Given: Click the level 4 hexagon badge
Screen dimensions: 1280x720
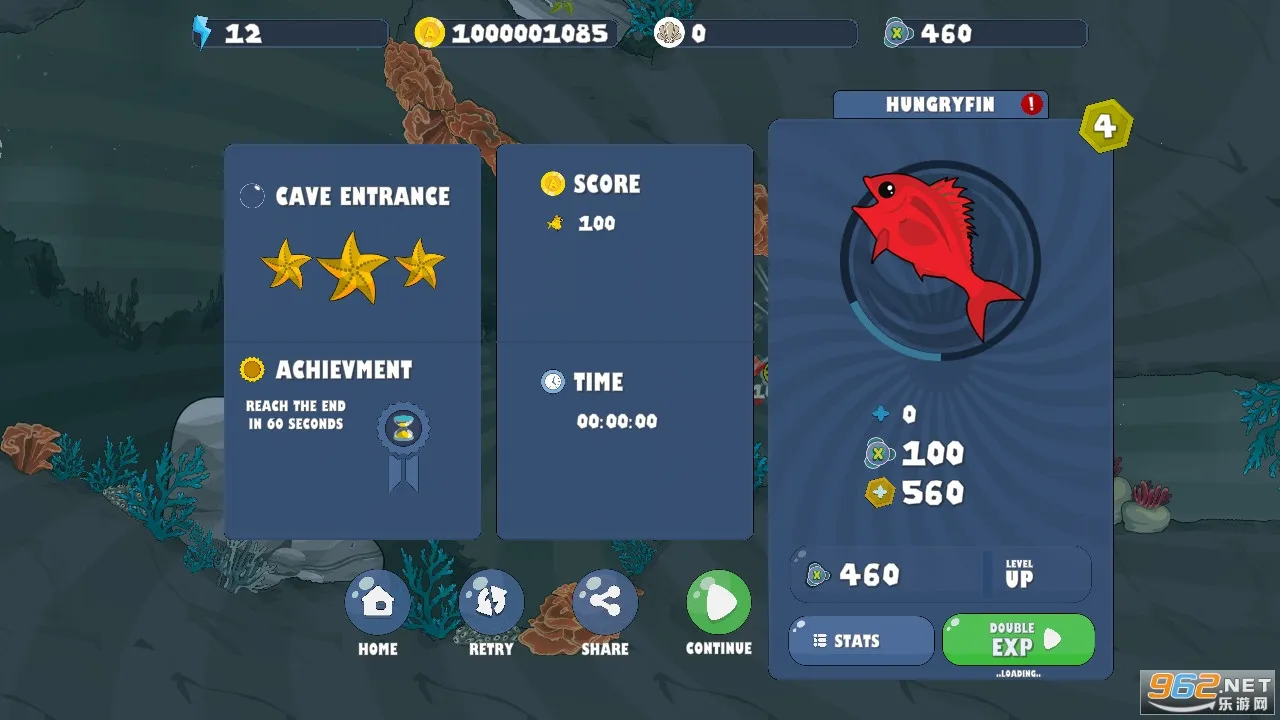Looking at the screenshot, I should coord(1106,126).
